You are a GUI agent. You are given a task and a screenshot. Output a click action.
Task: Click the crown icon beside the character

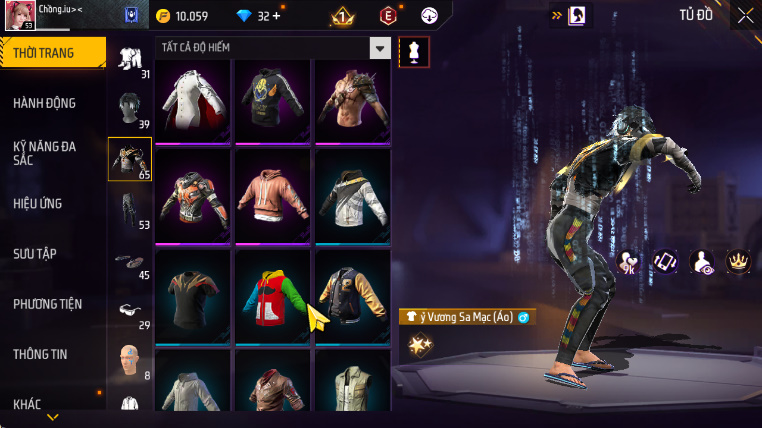738,262
